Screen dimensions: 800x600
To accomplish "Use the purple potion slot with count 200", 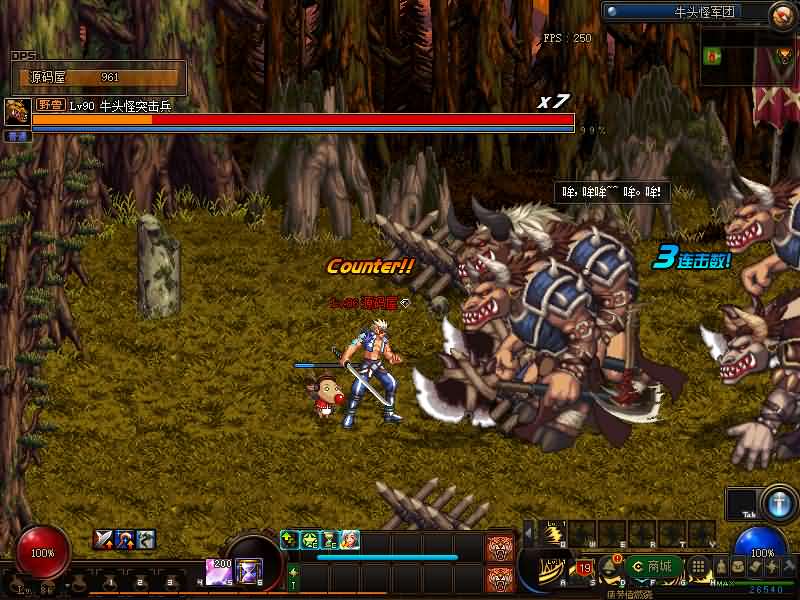I will 218,571.
